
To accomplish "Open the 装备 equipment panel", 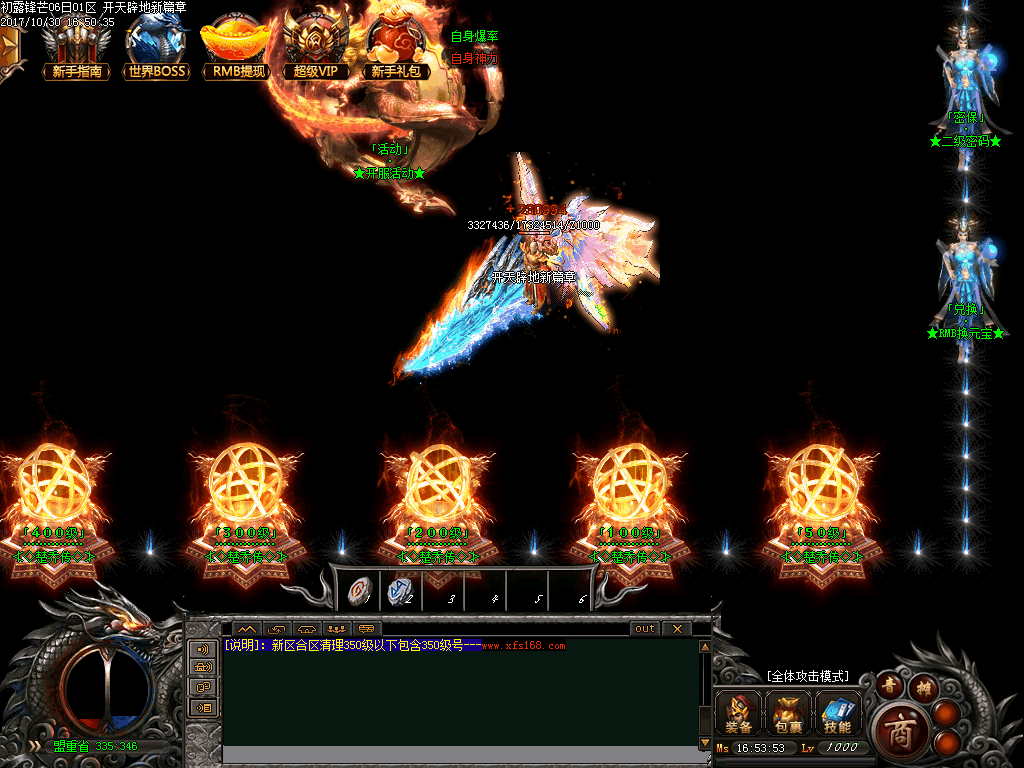I will pyautogui.click(x=739, y=713).
